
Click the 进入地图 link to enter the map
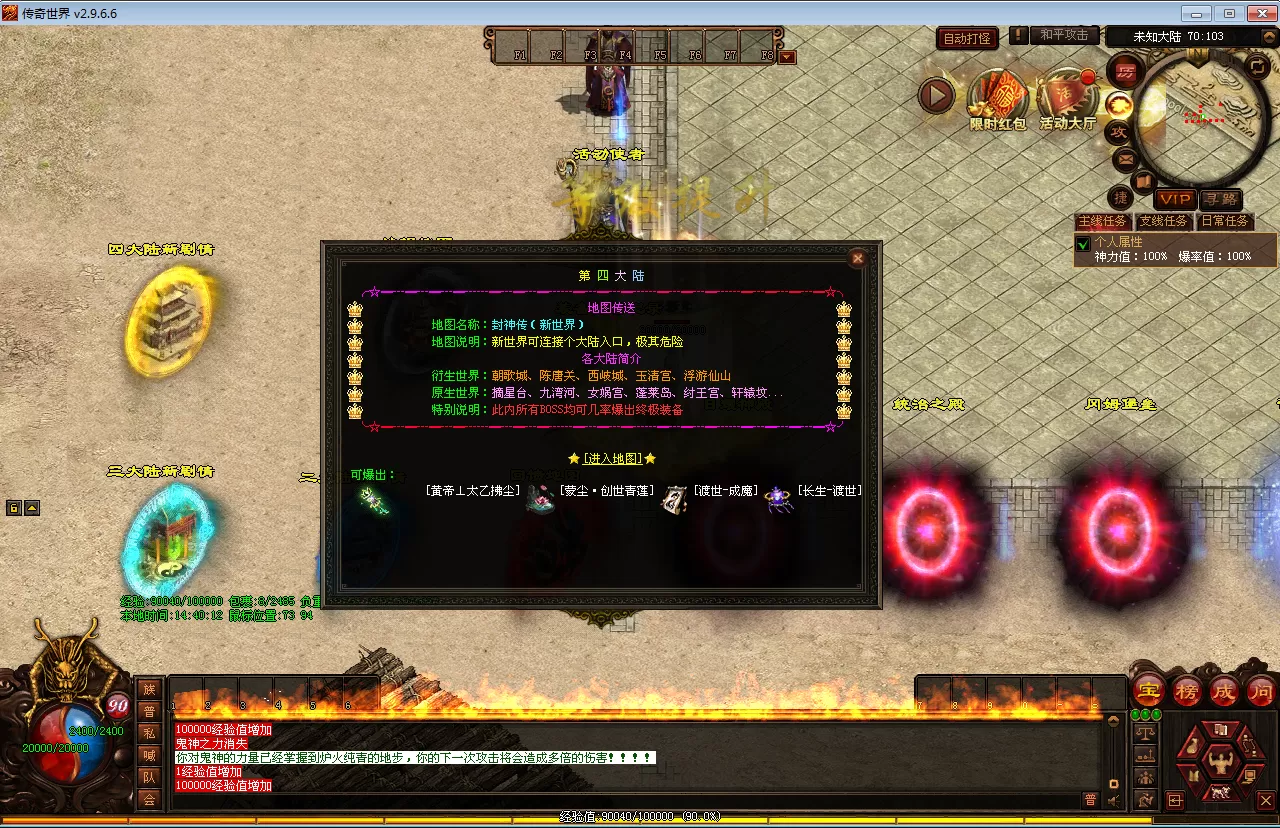[612, 458]
